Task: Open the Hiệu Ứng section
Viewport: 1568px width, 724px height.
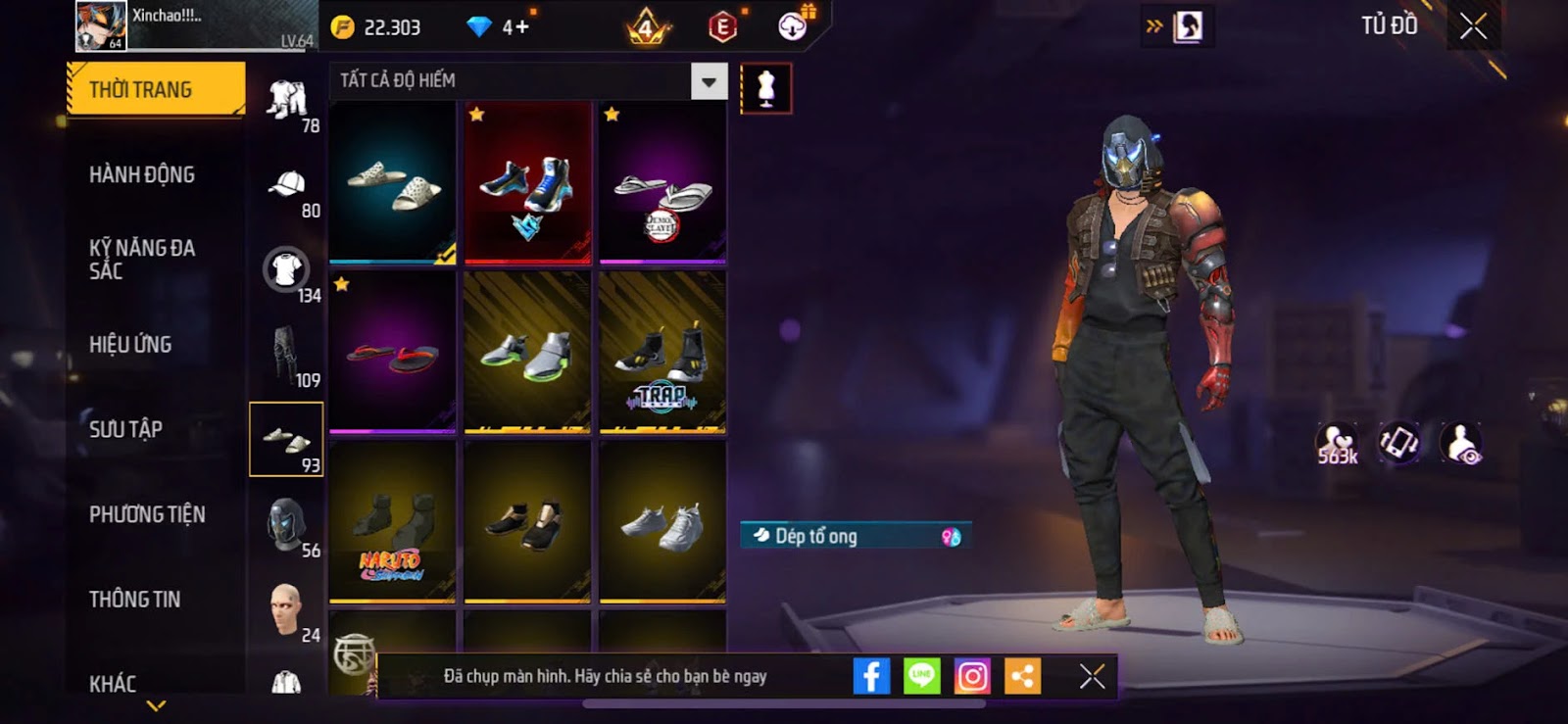Action: [130, 345]
